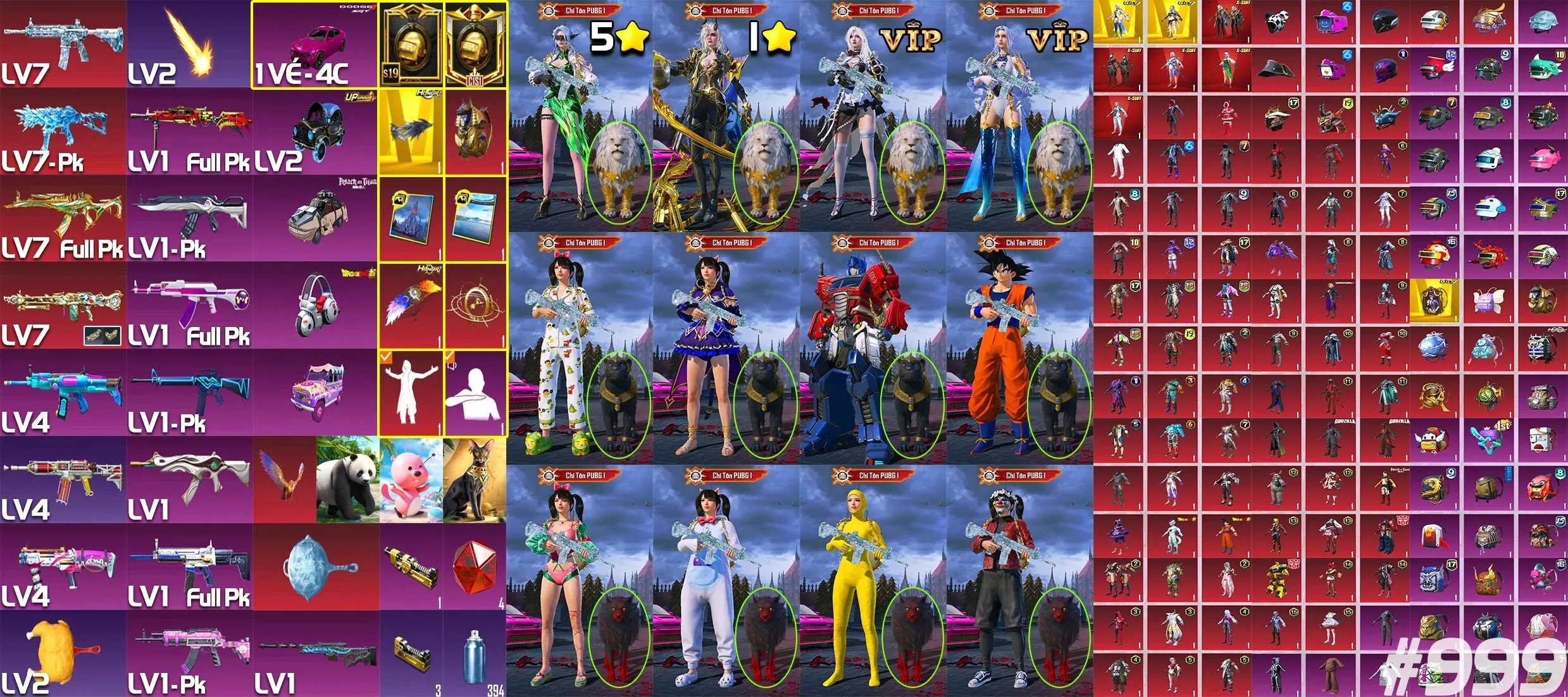Image resolution: width=1568 pixels, height=697 pixels.
Task: View the Optimus Prime outfit preview
Action: pos(873,348)
